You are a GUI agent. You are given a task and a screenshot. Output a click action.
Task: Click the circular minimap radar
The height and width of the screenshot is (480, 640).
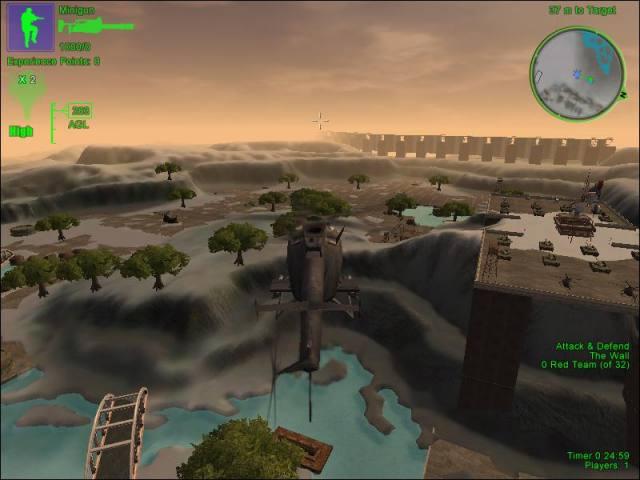coord(577,71)
